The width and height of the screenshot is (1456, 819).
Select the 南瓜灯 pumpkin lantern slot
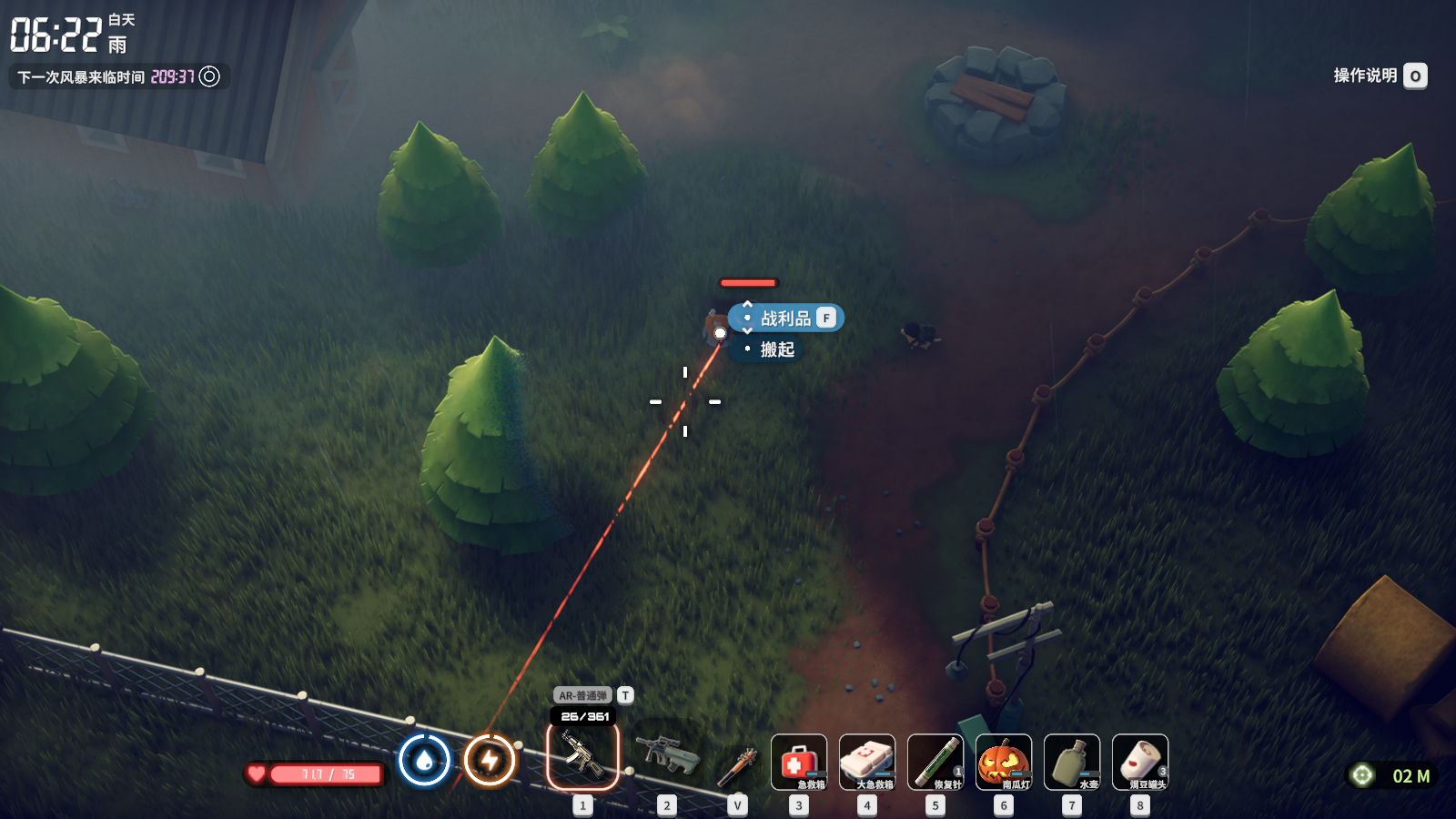[x=1004, y=762]
